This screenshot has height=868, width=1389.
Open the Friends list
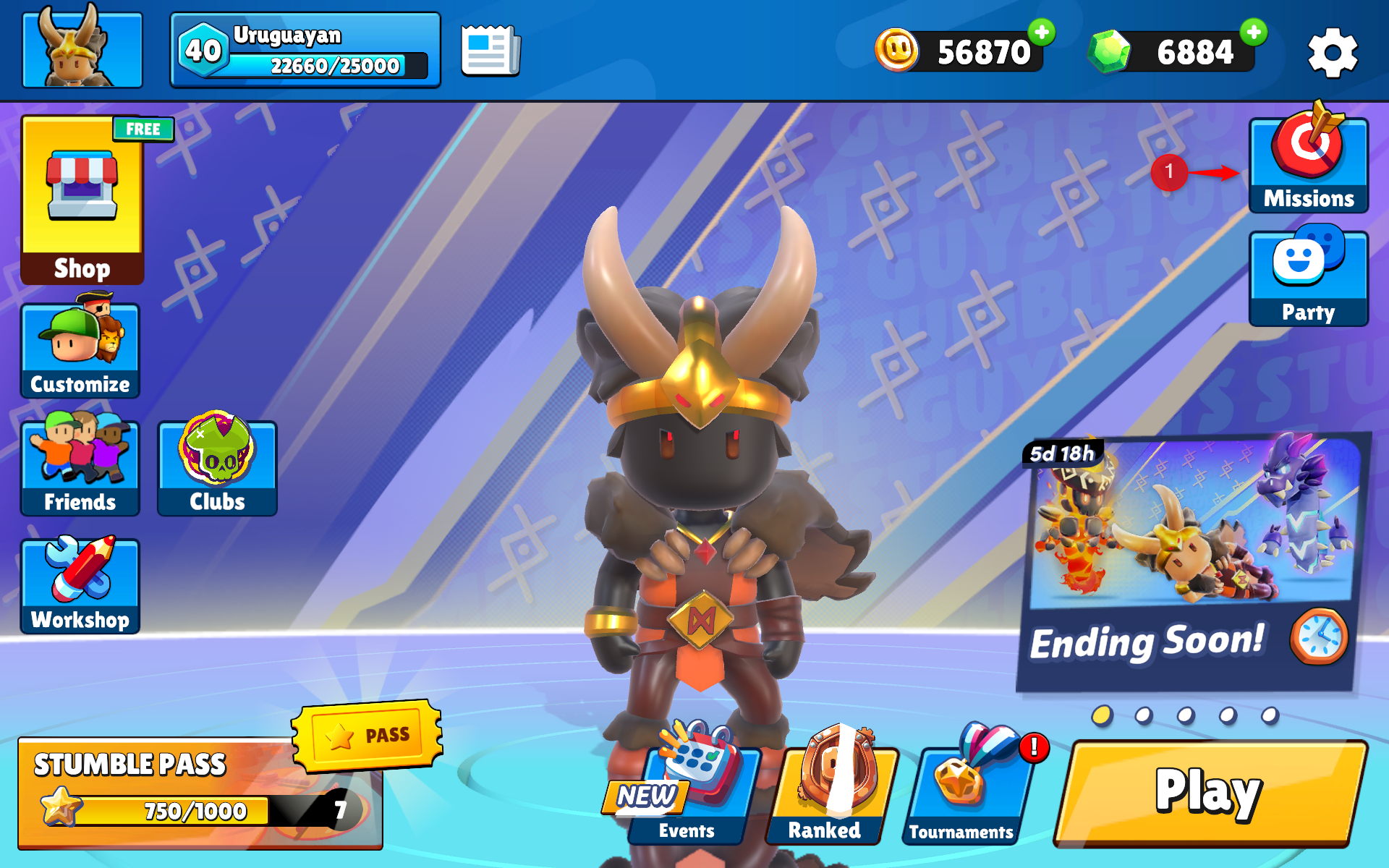click(x=80, y=469)
